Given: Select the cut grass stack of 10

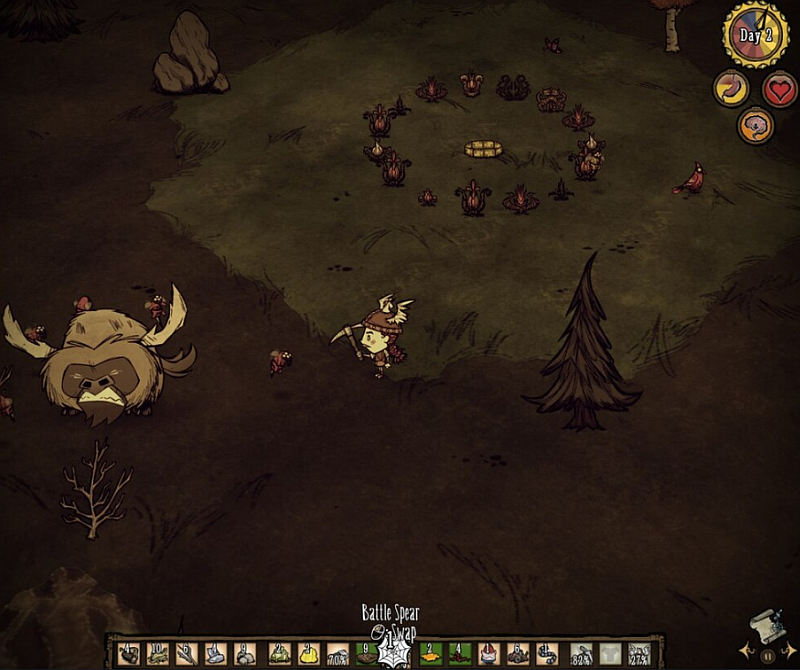Looking at the screenshot, I should pos(157,655).
